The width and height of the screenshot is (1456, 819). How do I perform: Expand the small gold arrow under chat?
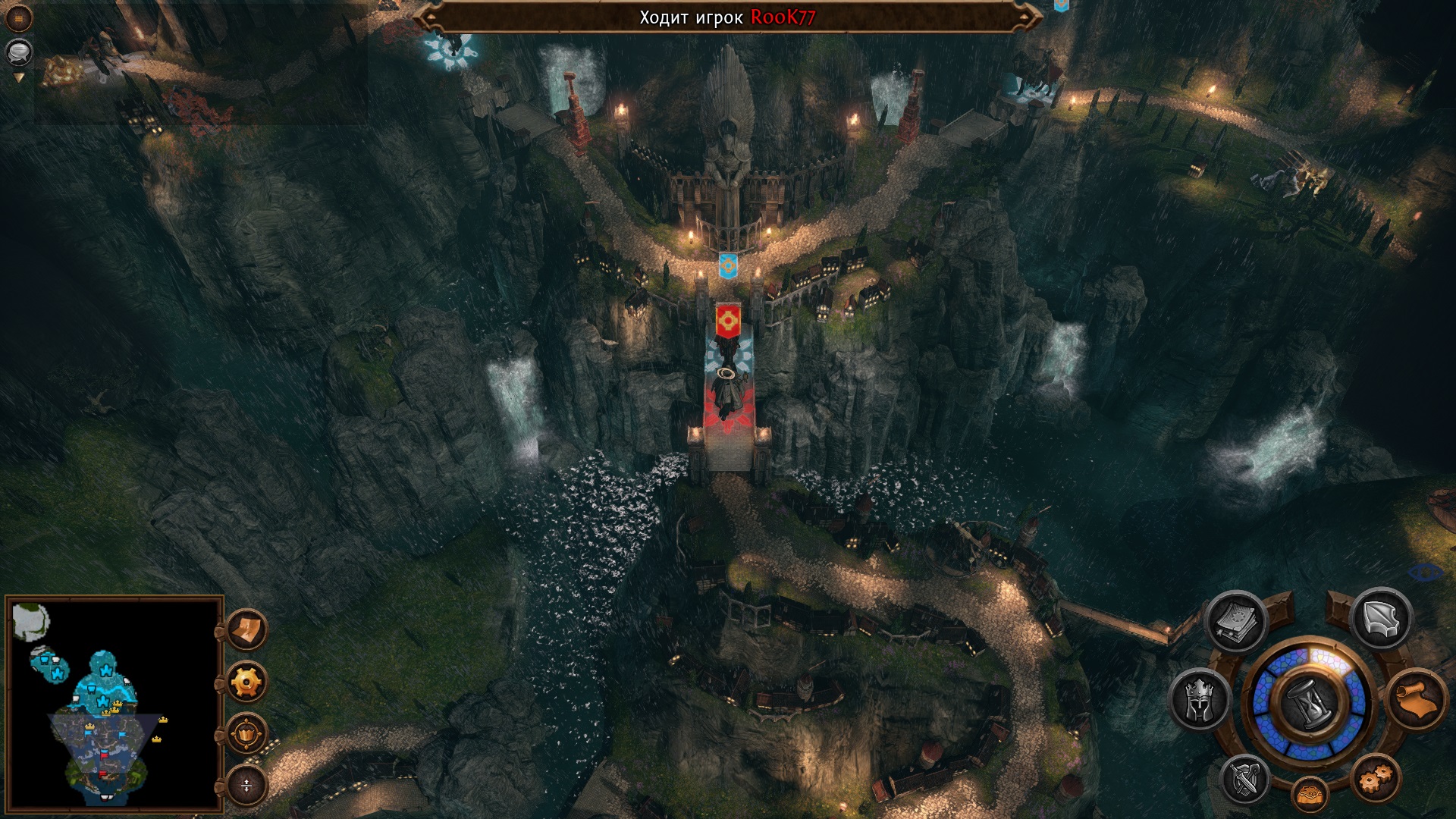point(19,77)
